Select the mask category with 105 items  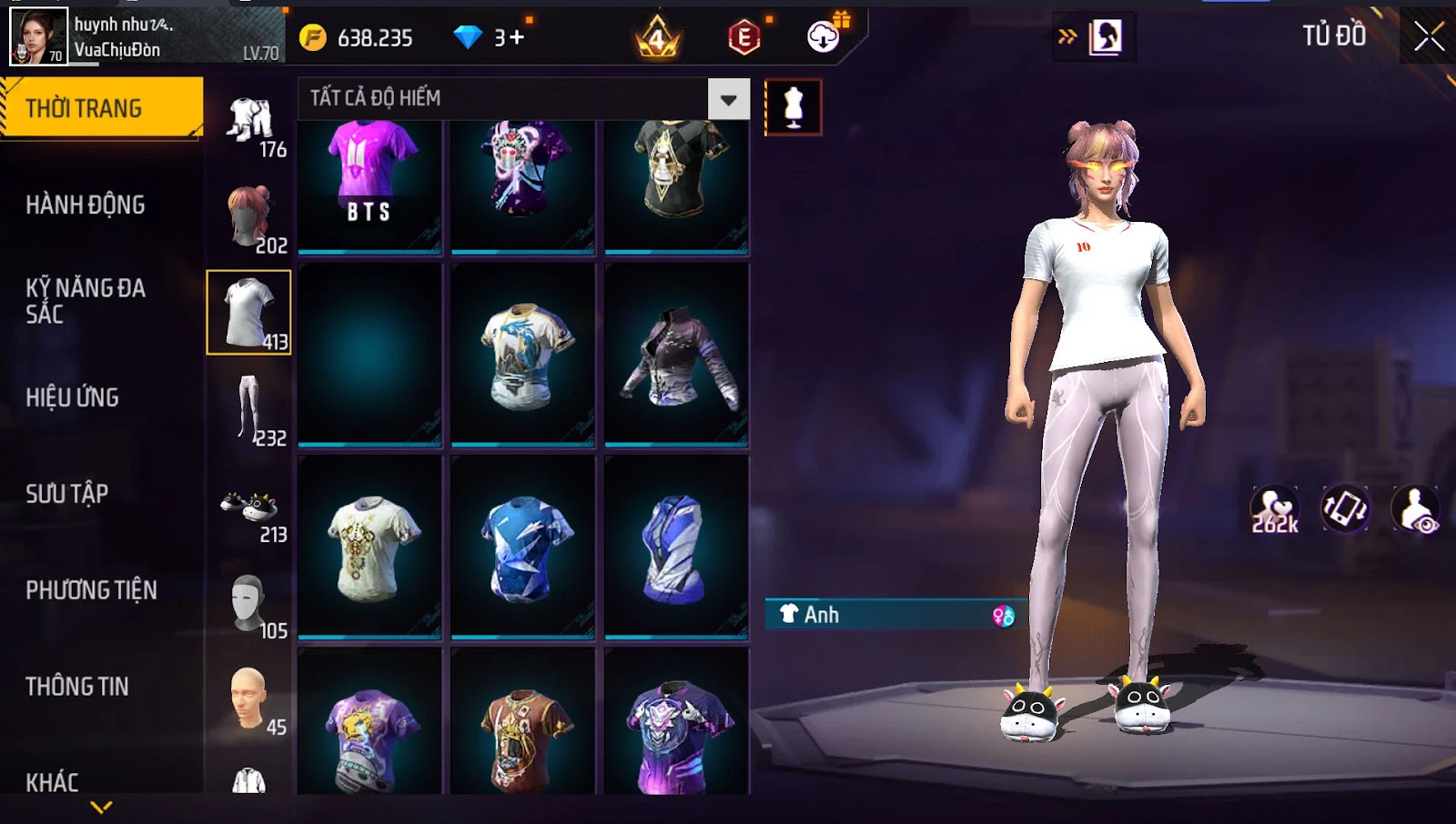pyautogui.click(x=250, y=605)
